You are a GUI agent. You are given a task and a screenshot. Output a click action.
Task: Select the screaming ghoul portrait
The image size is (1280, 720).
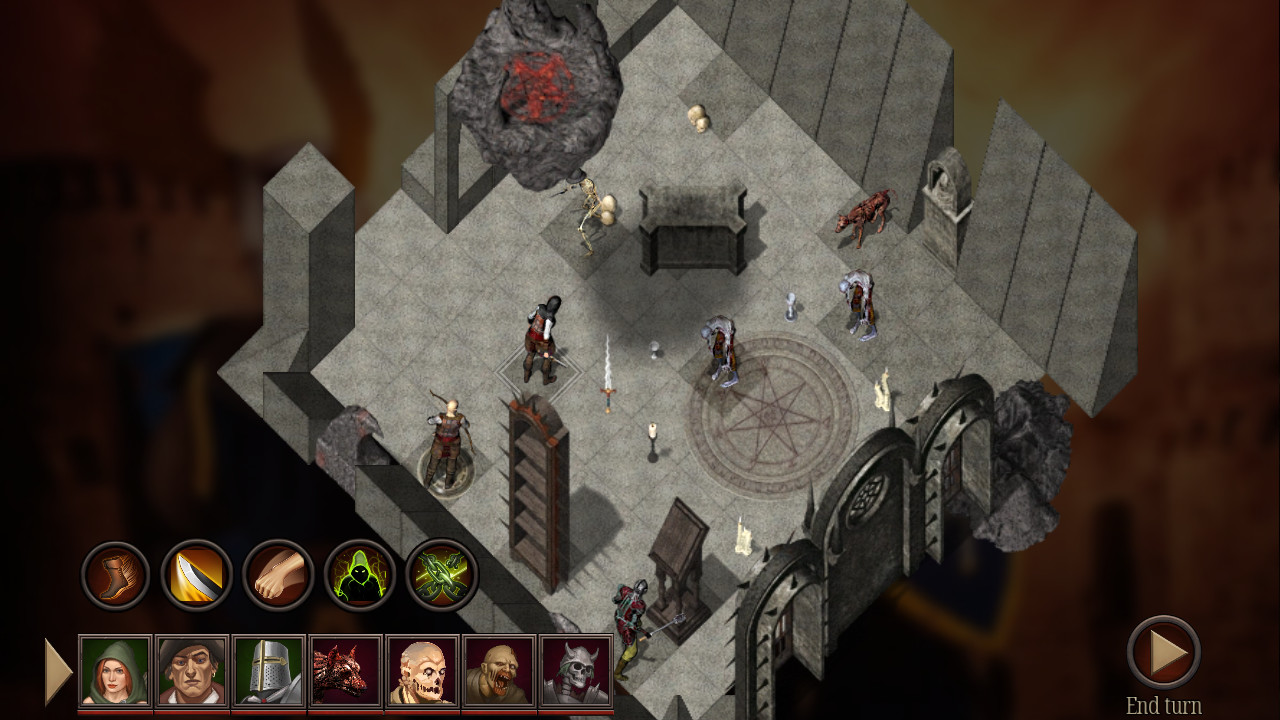(x=498, y=670)
